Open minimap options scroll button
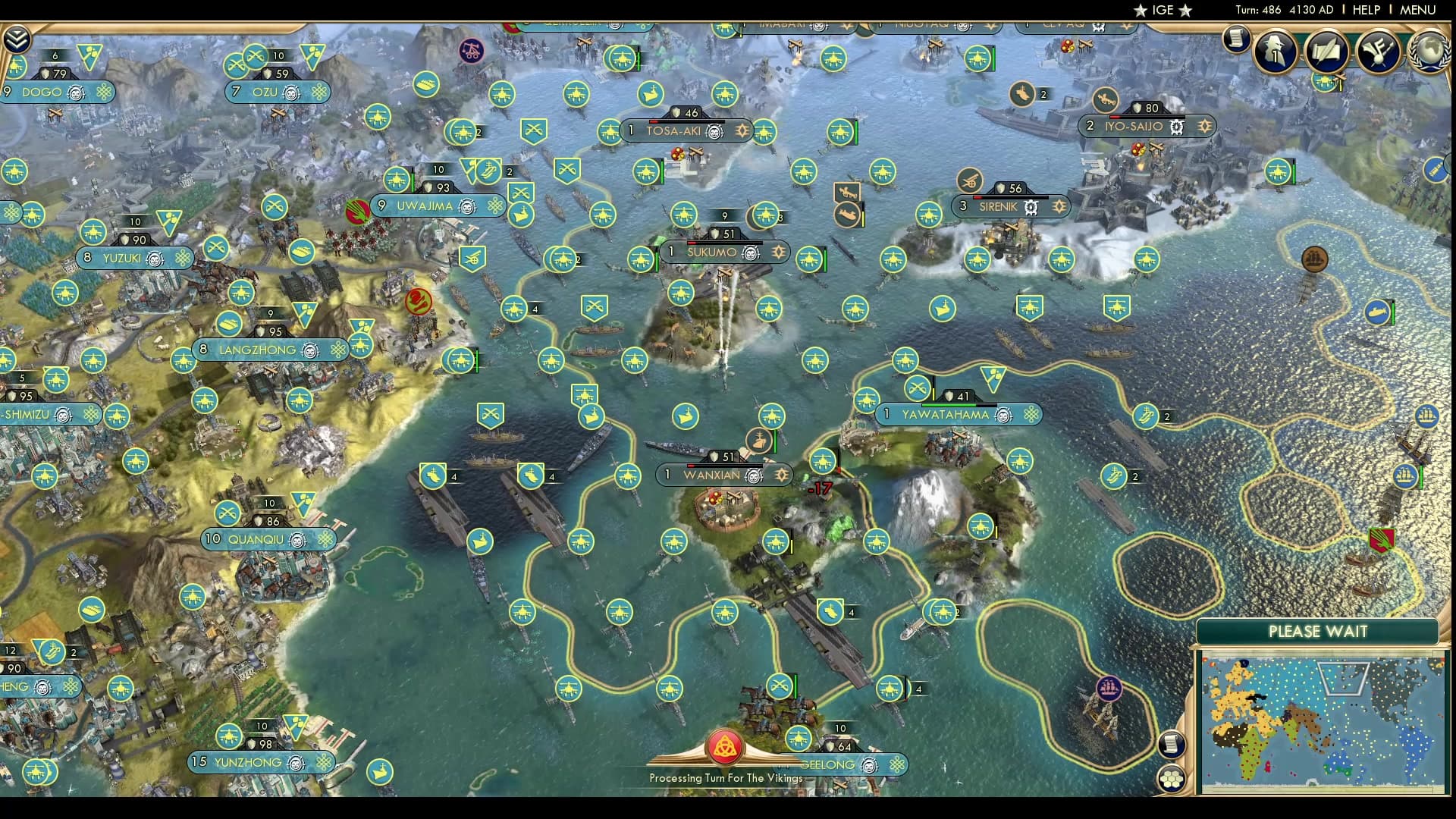Screen dimensions: 1456x819 pos(1172,744)
